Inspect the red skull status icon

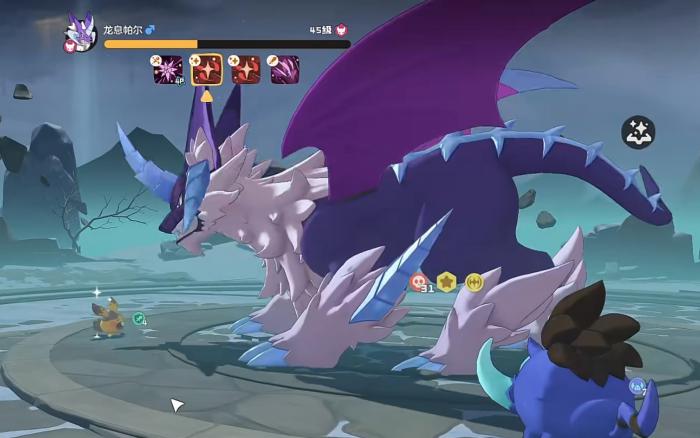click(419, 282)
